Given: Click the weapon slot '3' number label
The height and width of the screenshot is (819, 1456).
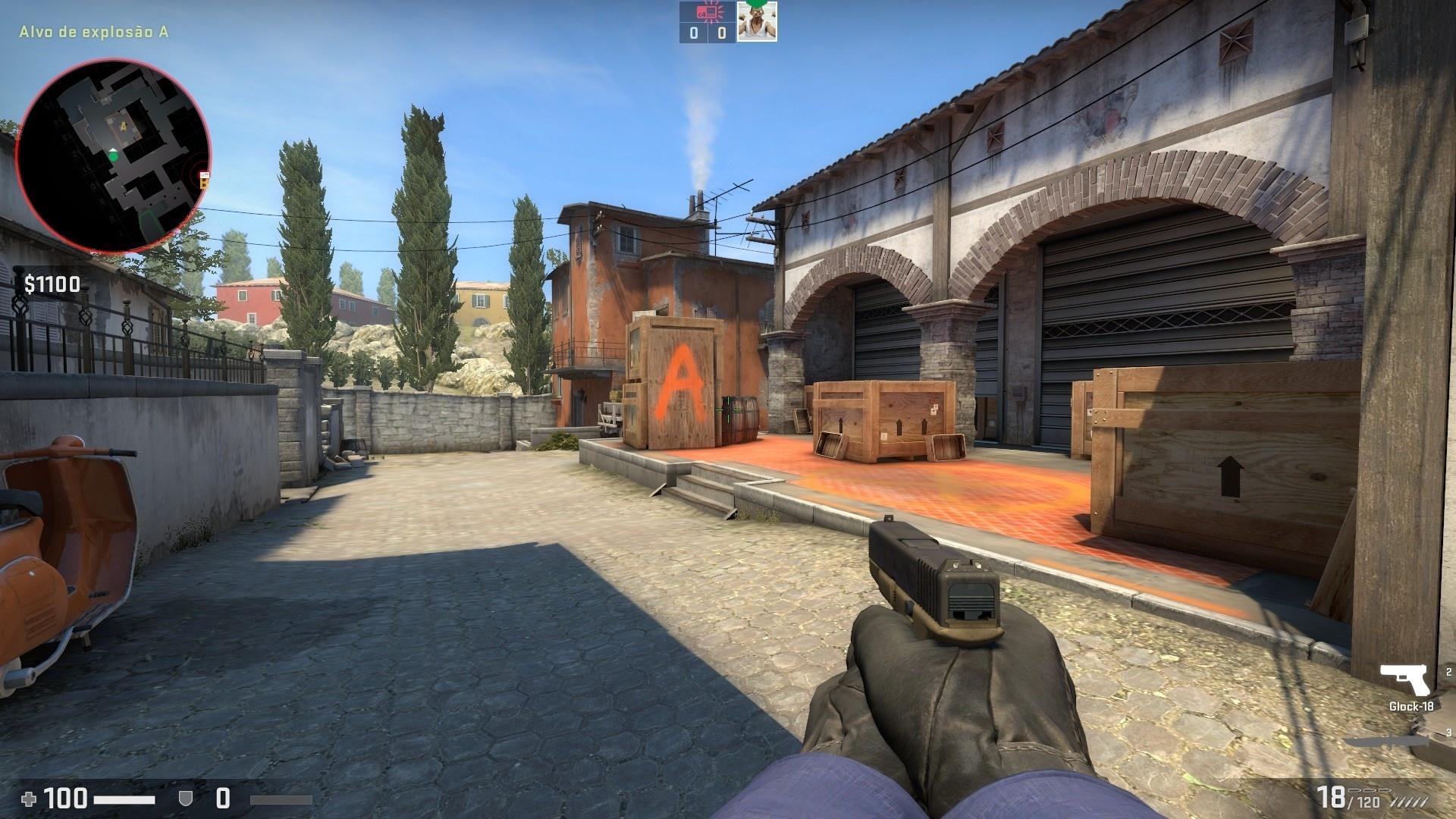Looking at the screenshot, I should [1449, 733].
